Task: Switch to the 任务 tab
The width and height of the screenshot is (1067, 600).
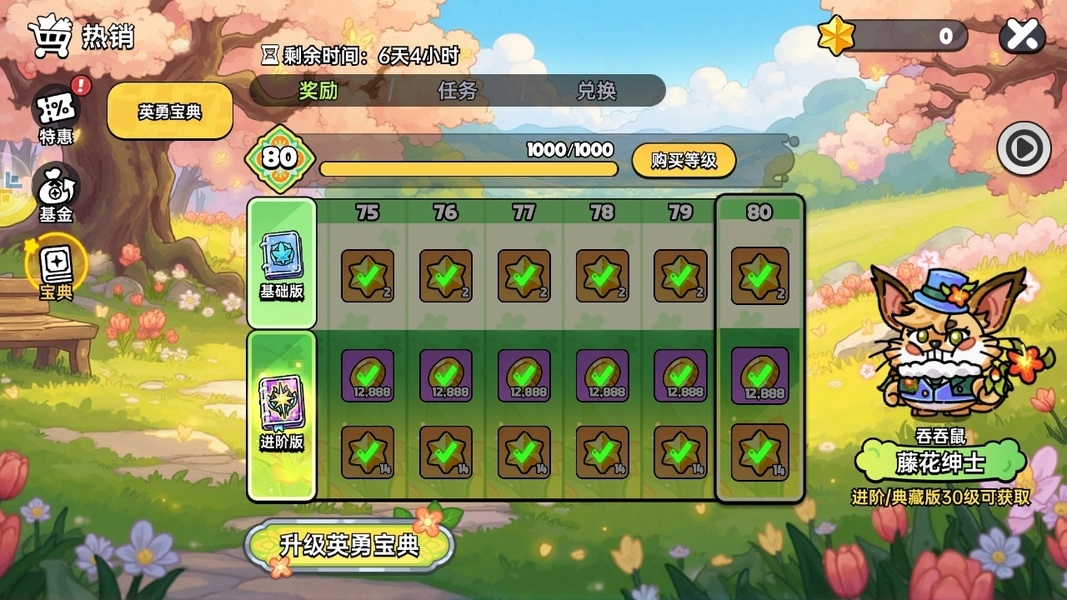Action: point(457,91)
